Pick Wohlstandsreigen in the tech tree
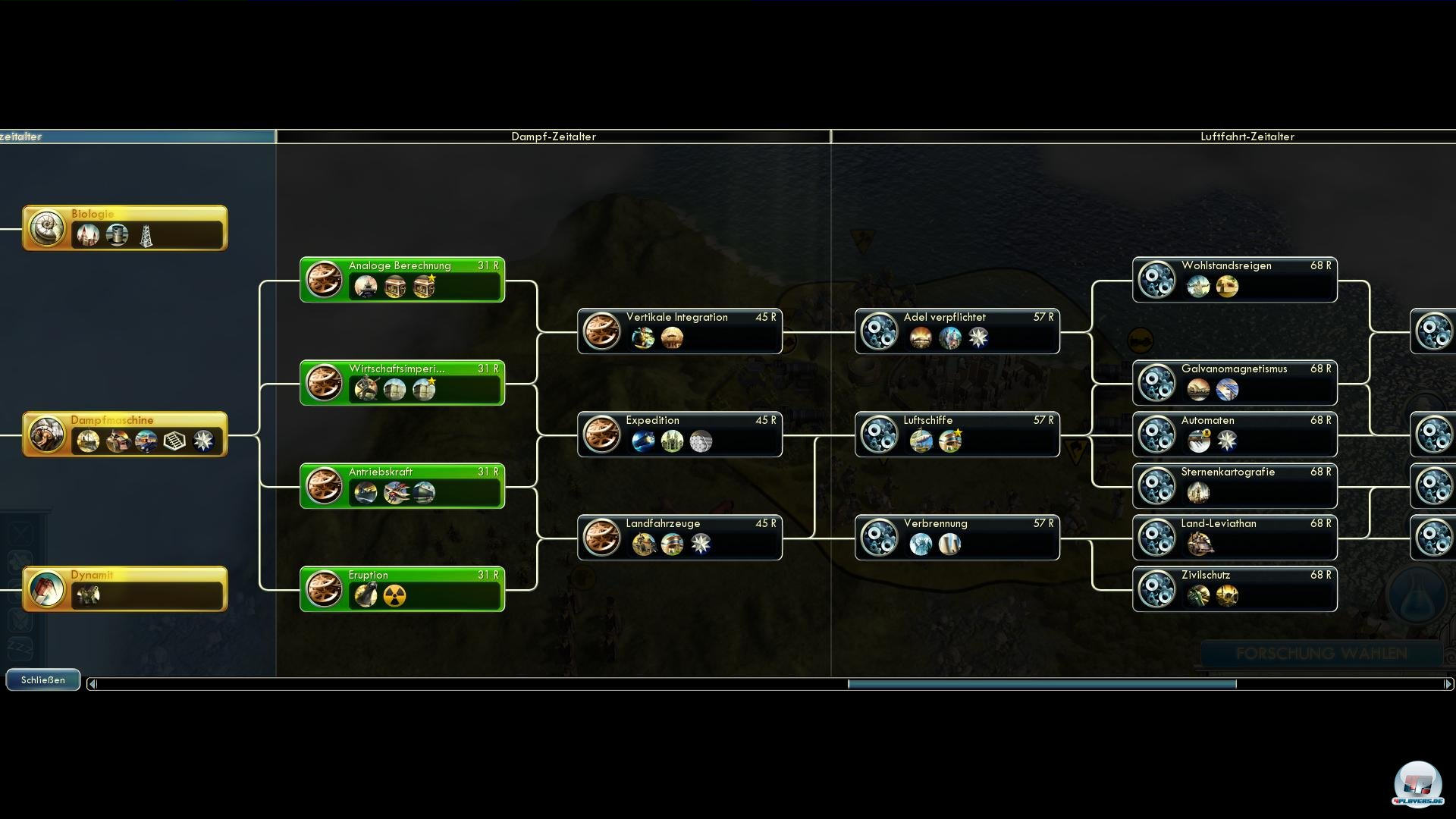This screenshot has width=1456, height=819. [x=1235, y=280]
